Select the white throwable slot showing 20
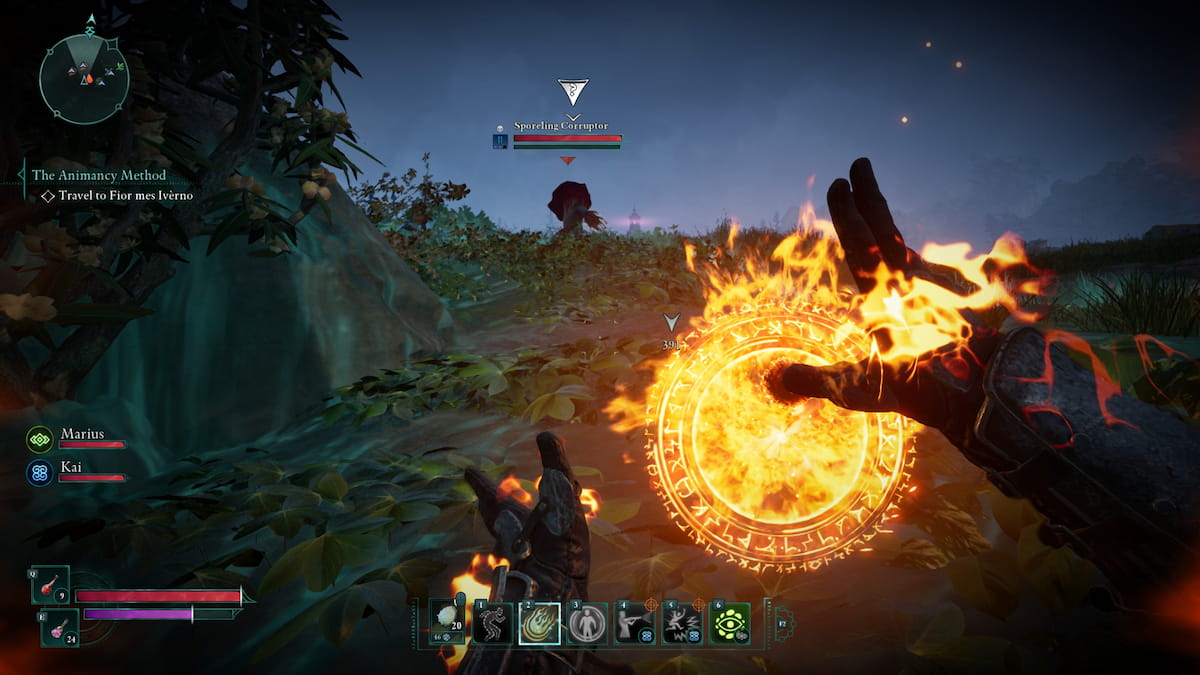The height and width of the screenshot is (675, 1200). pos(446,623)
